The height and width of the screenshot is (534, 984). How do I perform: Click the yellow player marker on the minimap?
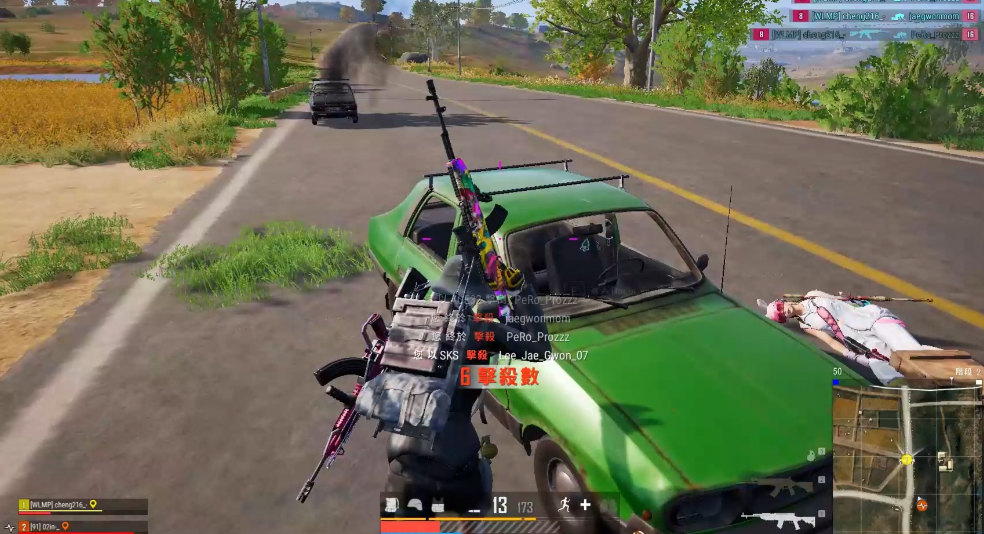[907, 460]
